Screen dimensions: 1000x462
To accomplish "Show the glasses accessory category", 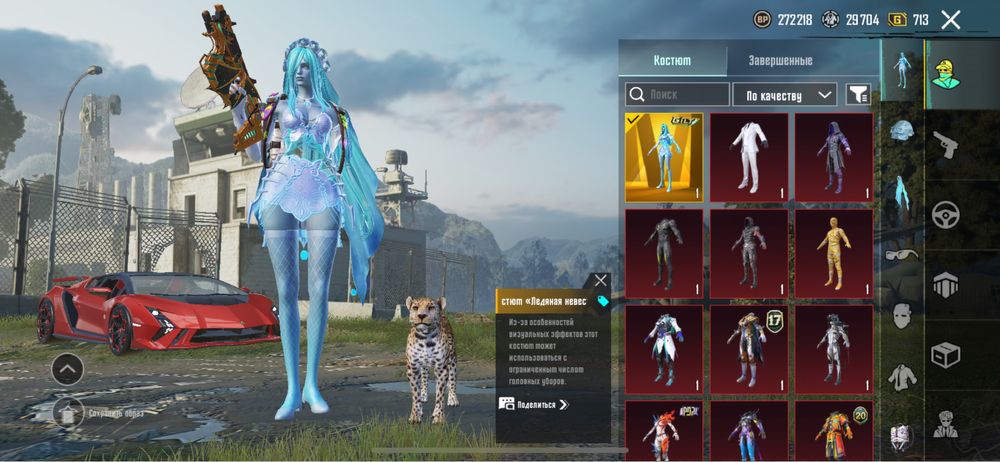I will point(902,254).
